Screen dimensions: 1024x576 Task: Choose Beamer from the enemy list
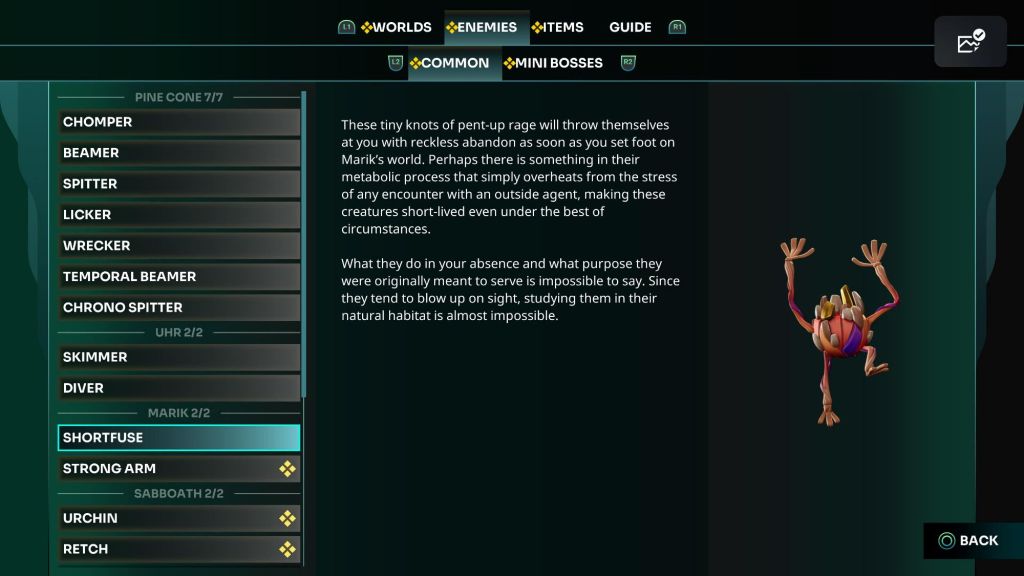click(x=179, y=153)
